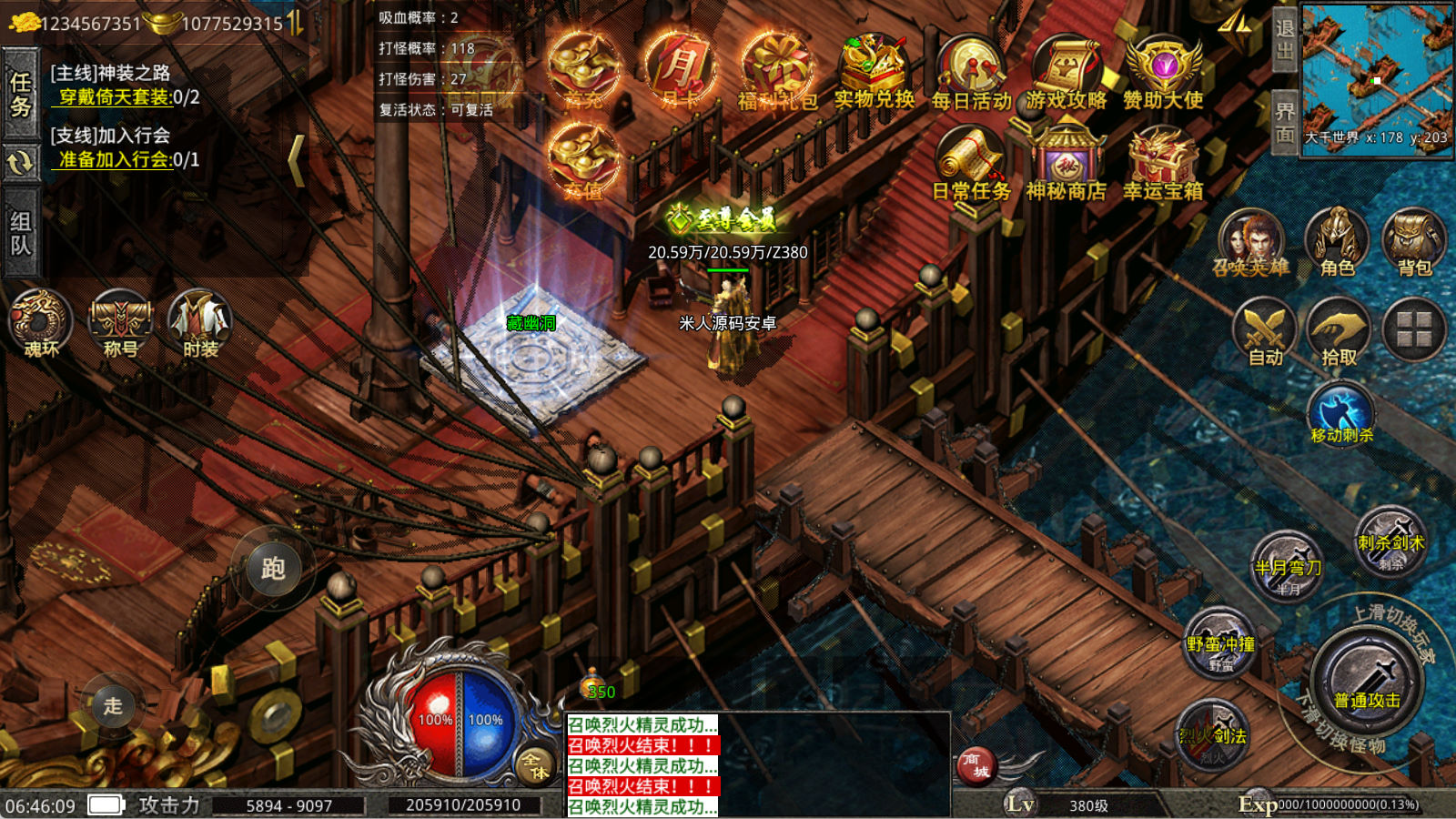
Task: Open the 每日活动 daily events icon
Action: (x=970, y=73)
